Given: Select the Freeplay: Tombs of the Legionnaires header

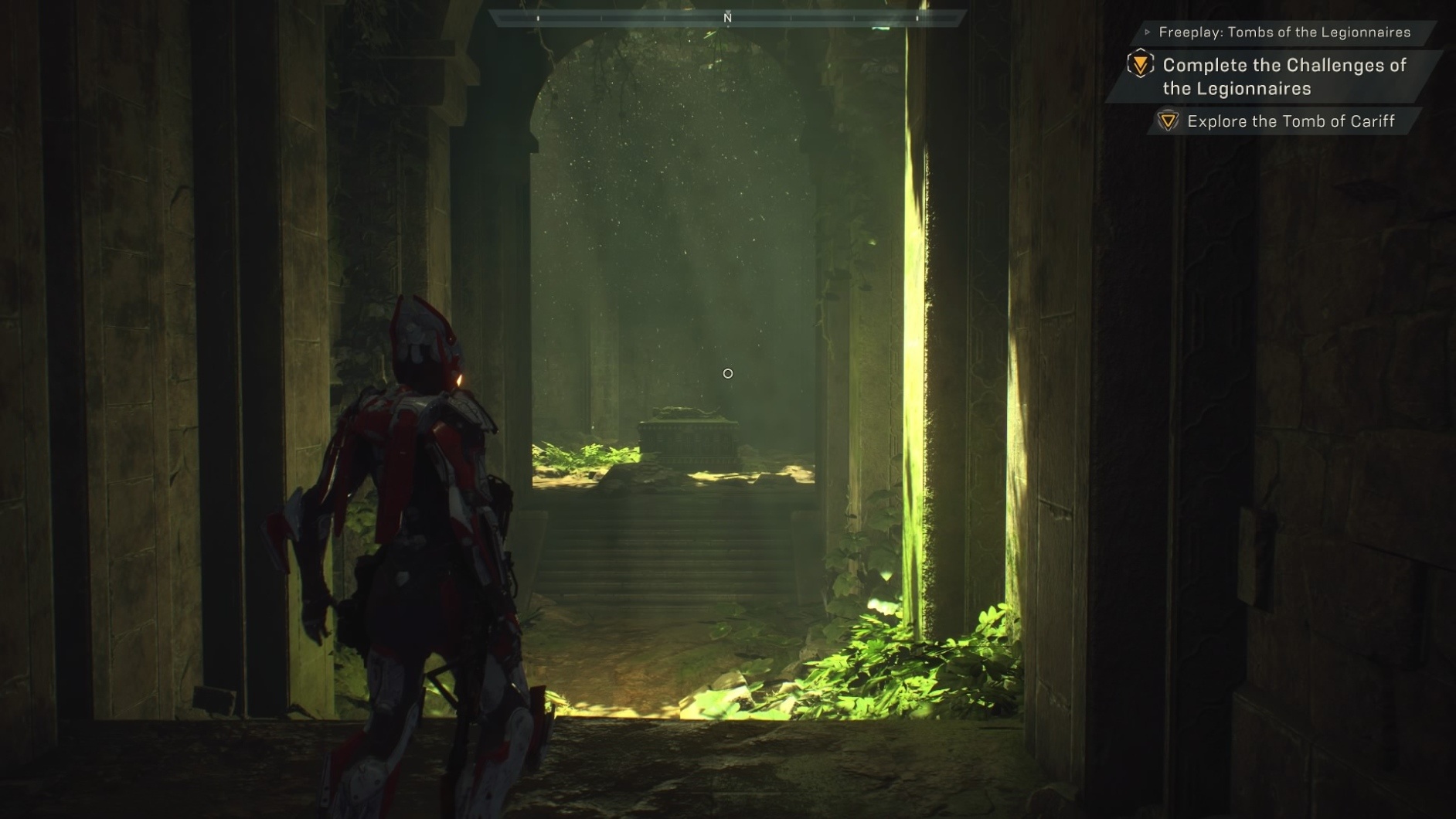Looking at the screenshot, I should [1284, 32].
